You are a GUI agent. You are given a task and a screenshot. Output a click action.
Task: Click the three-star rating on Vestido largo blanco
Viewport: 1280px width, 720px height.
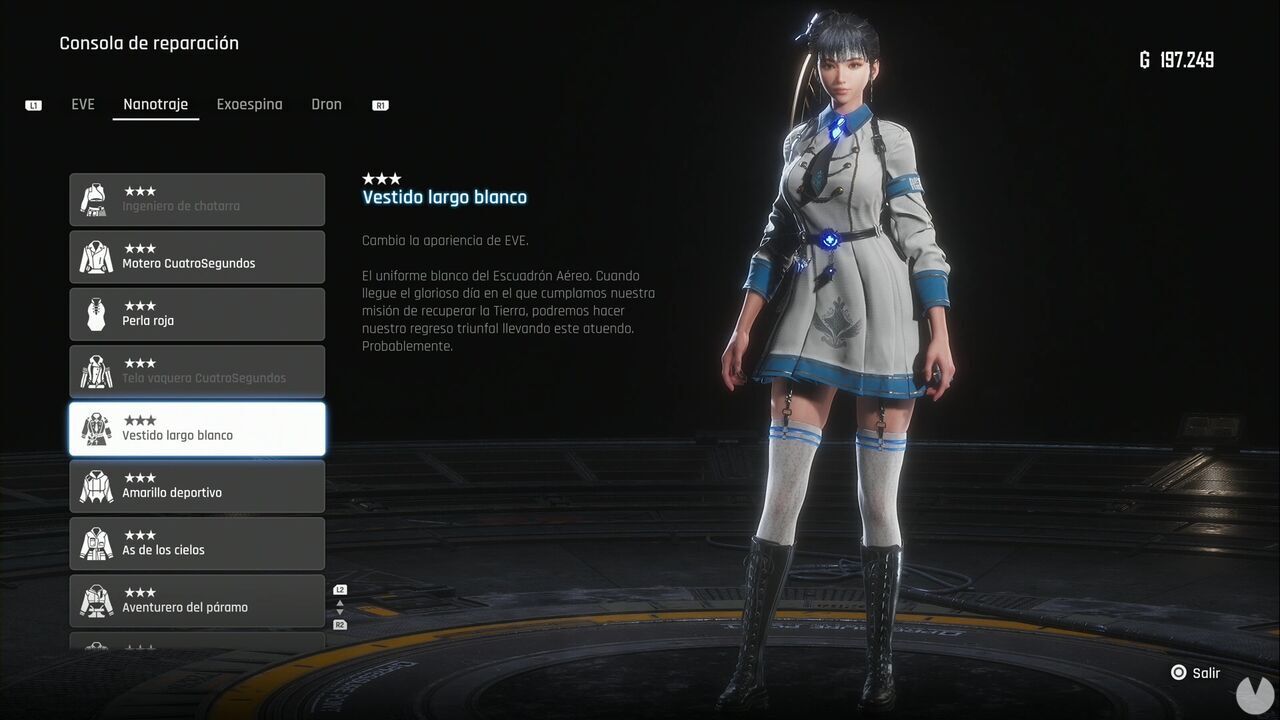coord(382,177)
